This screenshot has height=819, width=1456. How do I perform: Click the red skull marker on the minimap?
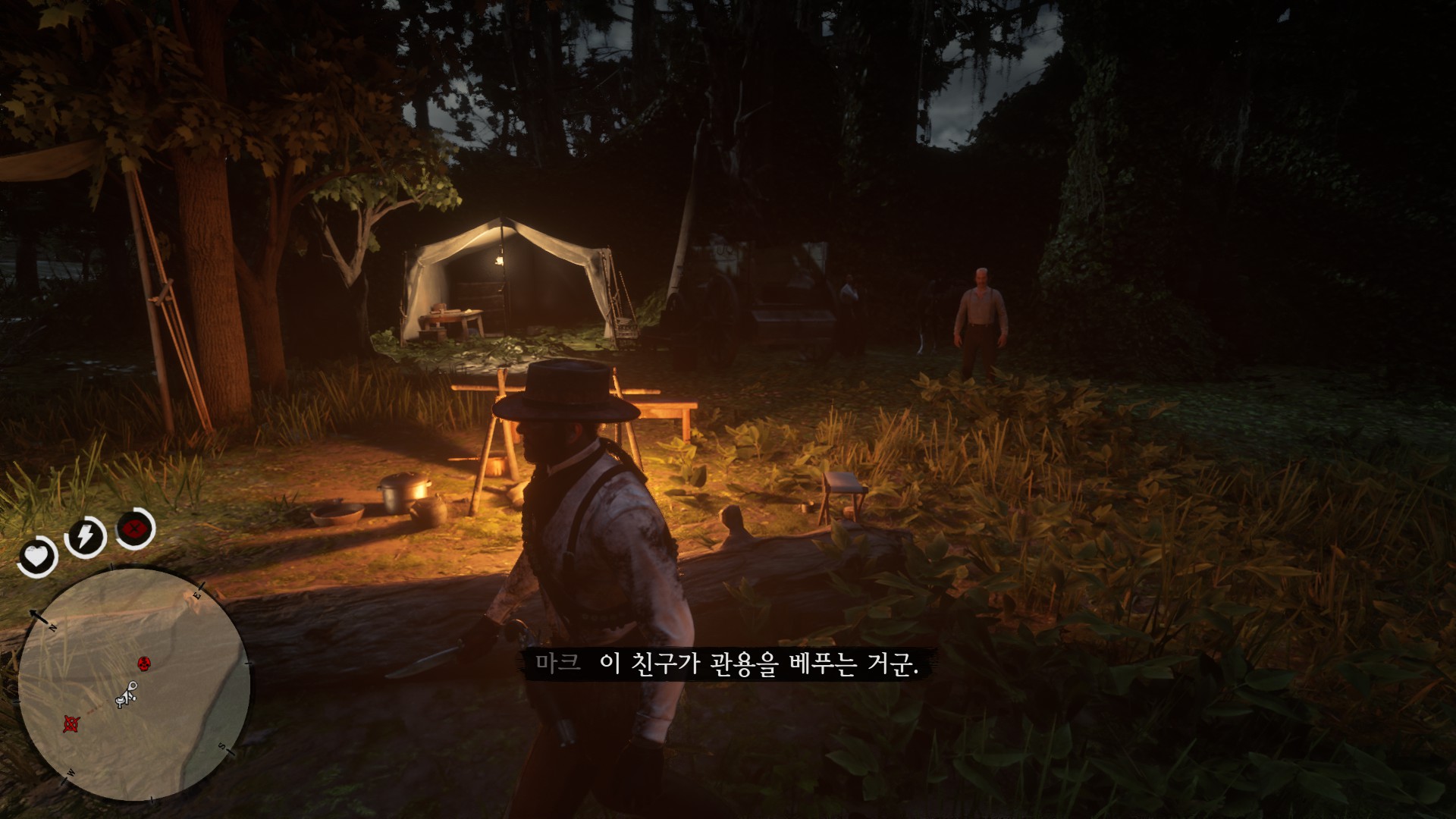pyautogui.click(x=143, y=664)
